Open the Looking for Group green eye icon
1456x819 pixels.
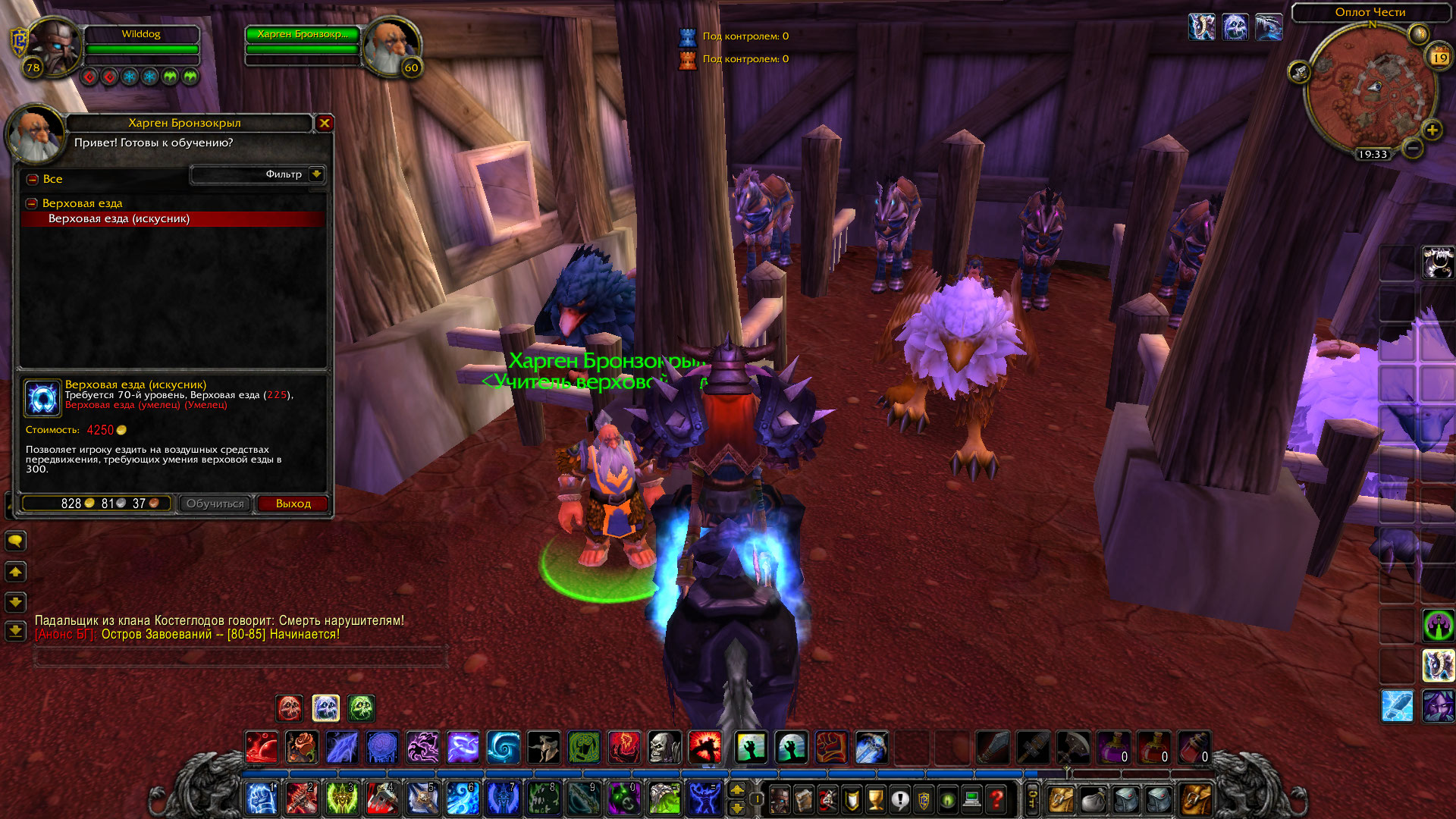(x=946, y=799)
